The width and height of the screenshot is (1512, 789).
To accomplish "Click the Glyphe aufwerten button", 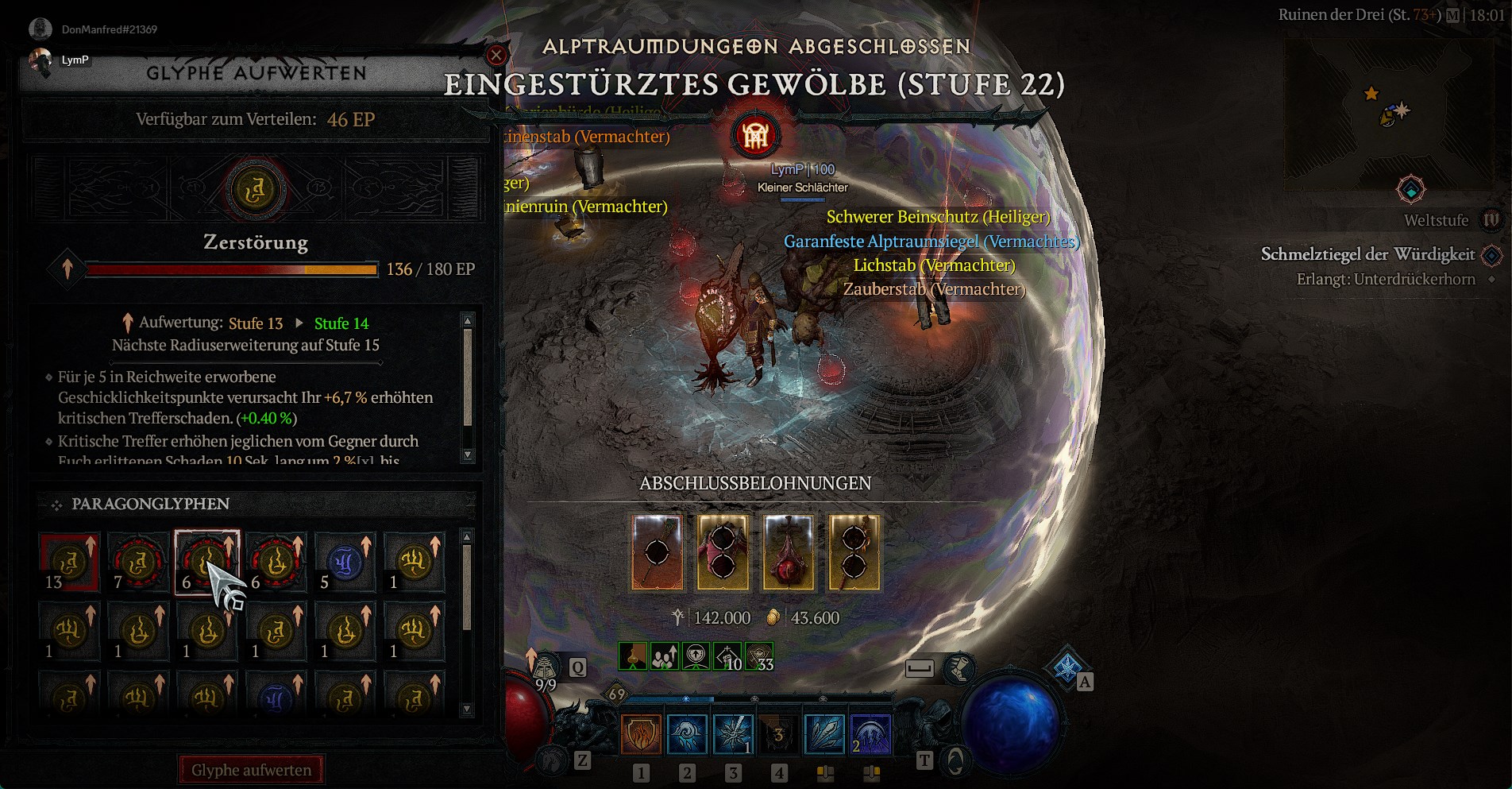I will coord(251,770).
